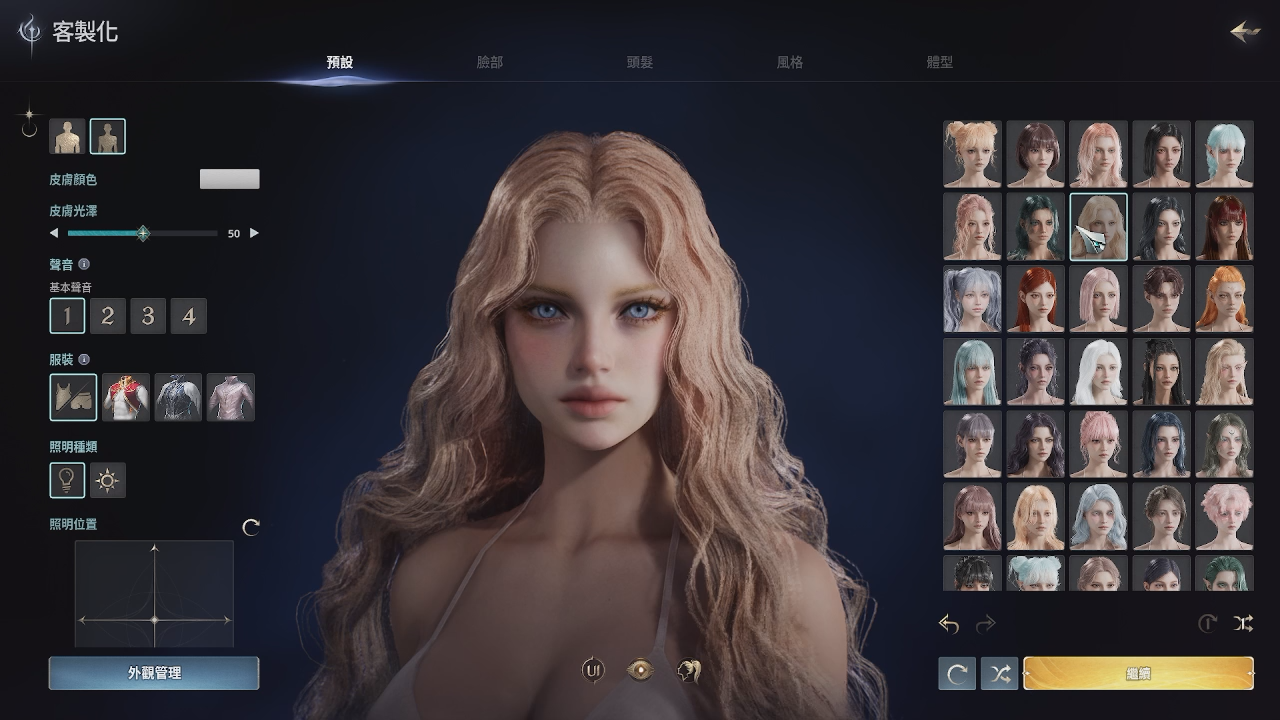Open the UI toggle icon at bottom center
Viewport: 1280px width, 720px height.
pyautogui.click(x=594, y=668)
